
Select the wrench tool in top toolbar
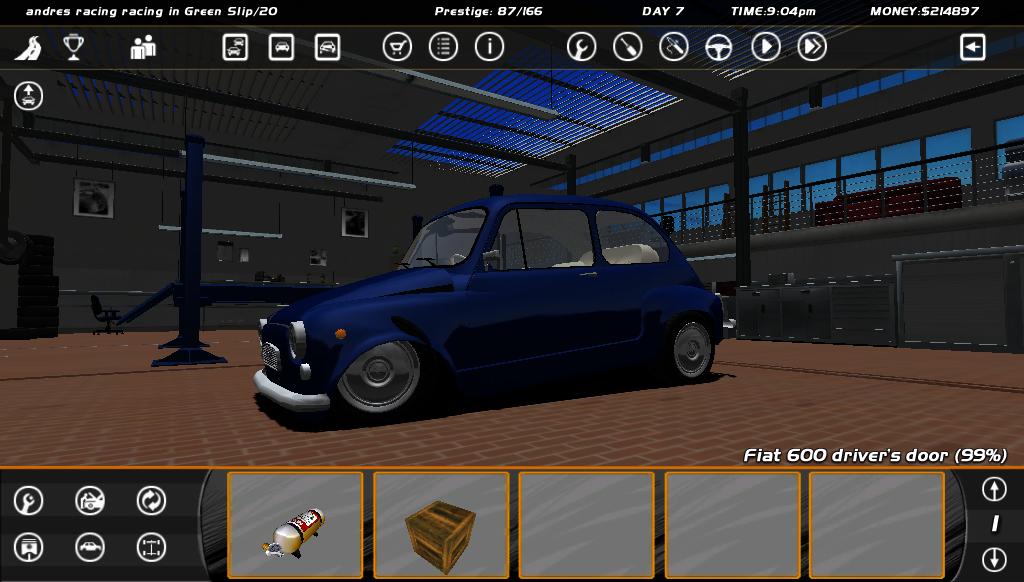point(581,47)
